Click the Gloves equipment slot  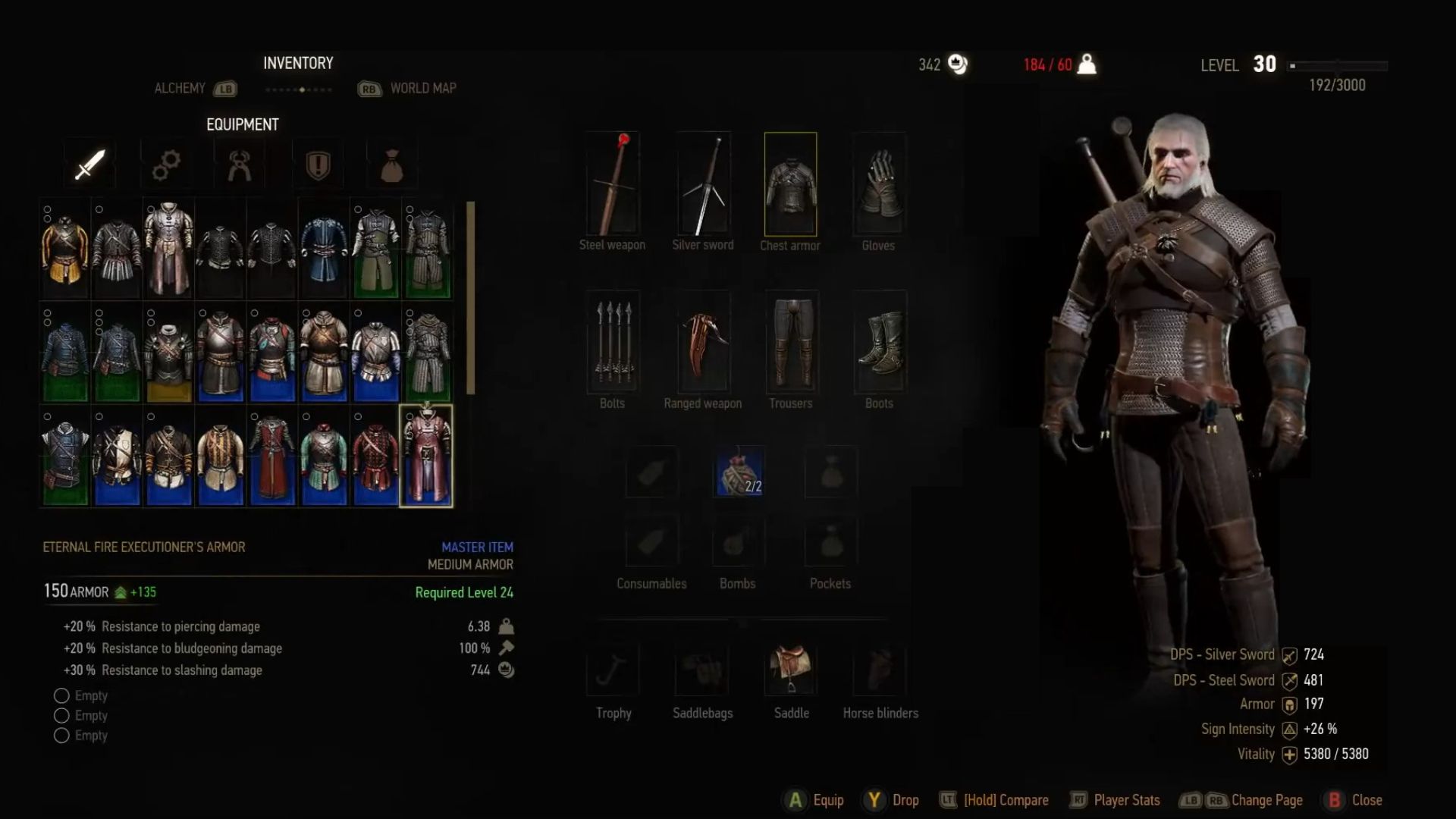coord(877,182)
